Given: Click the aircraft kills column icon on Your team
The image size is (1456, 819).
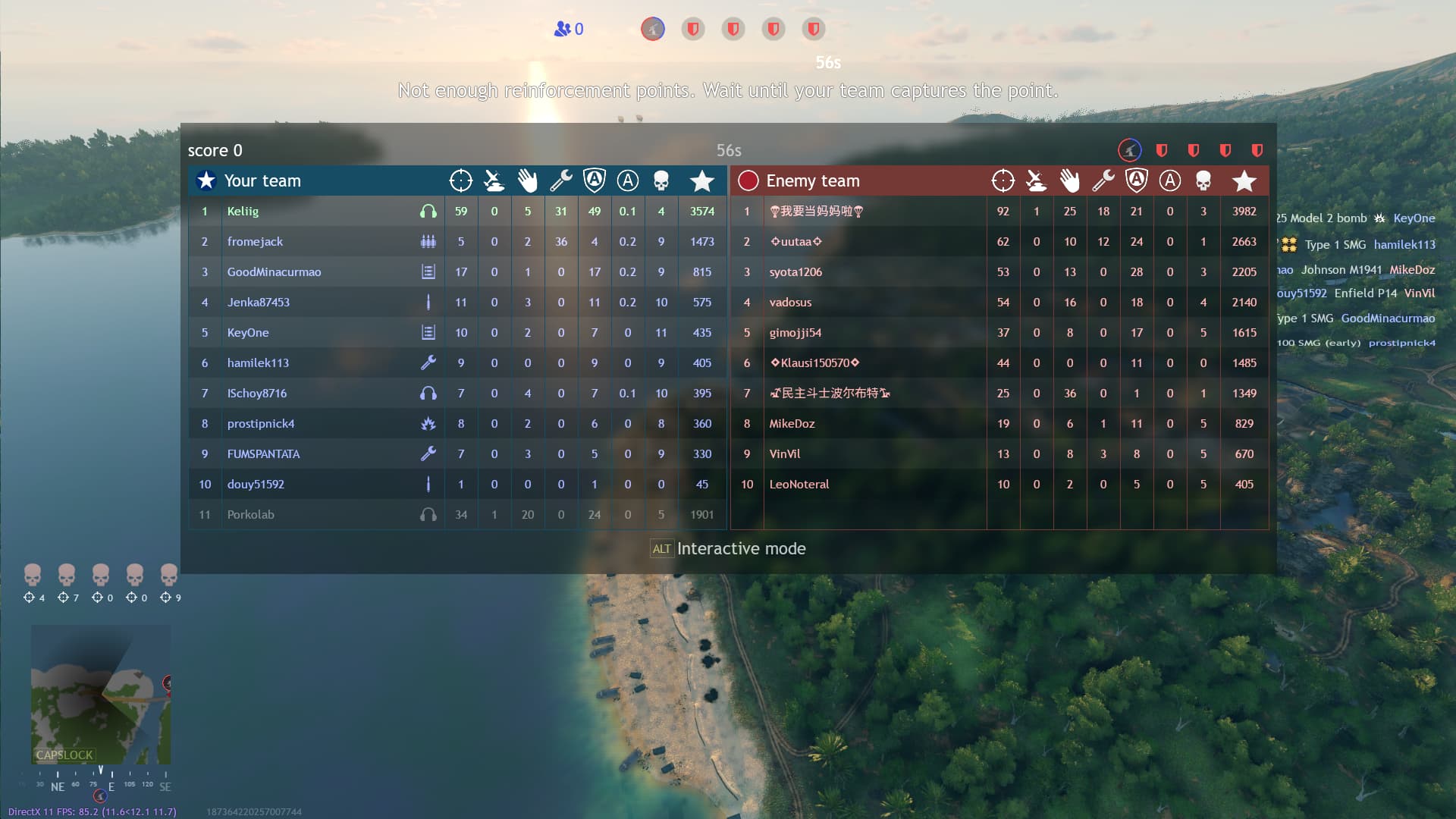Looking at the screenshot, I should tap(494, 180).
